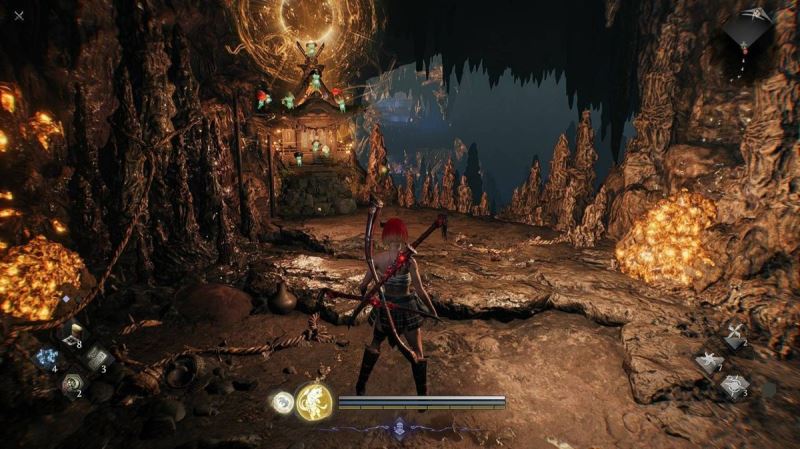This screenshot has height=449, width=800.
Task: Select the blue spirit stone item slot
Action: (47, 359)
